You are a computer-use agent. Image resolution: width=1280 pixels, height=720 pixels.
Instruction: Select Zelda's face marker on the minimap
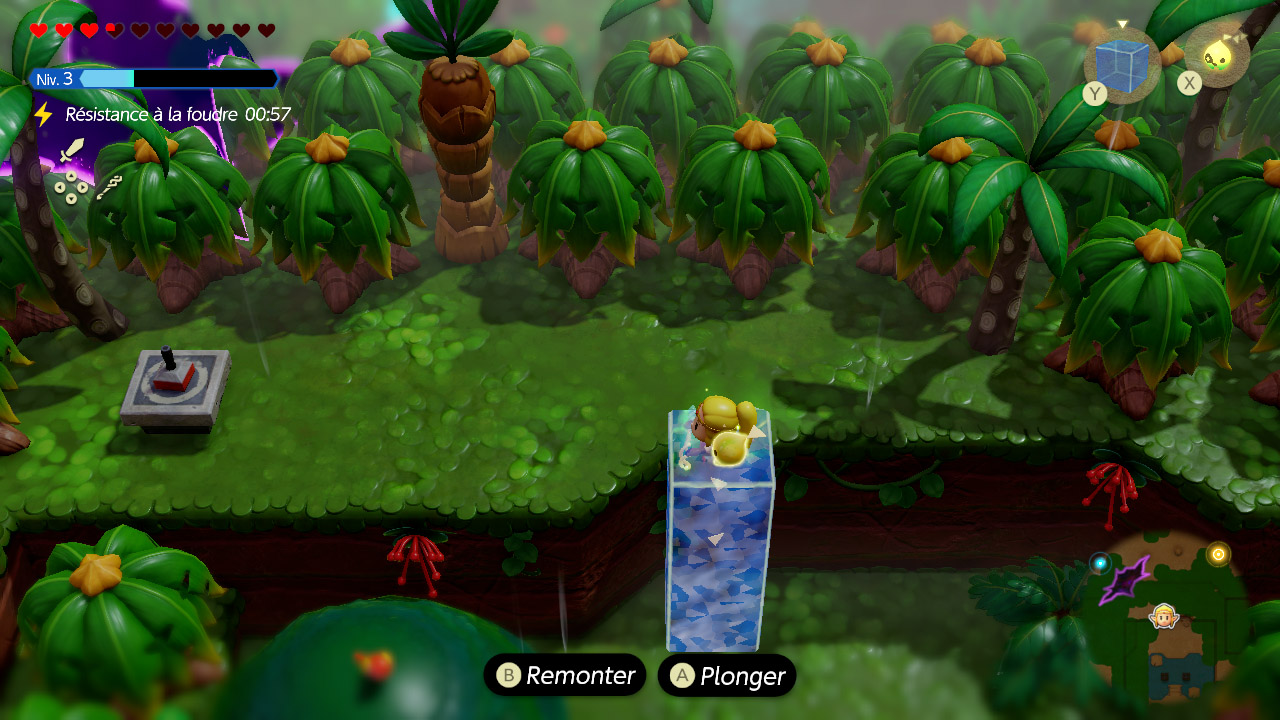pos(1163,617)
